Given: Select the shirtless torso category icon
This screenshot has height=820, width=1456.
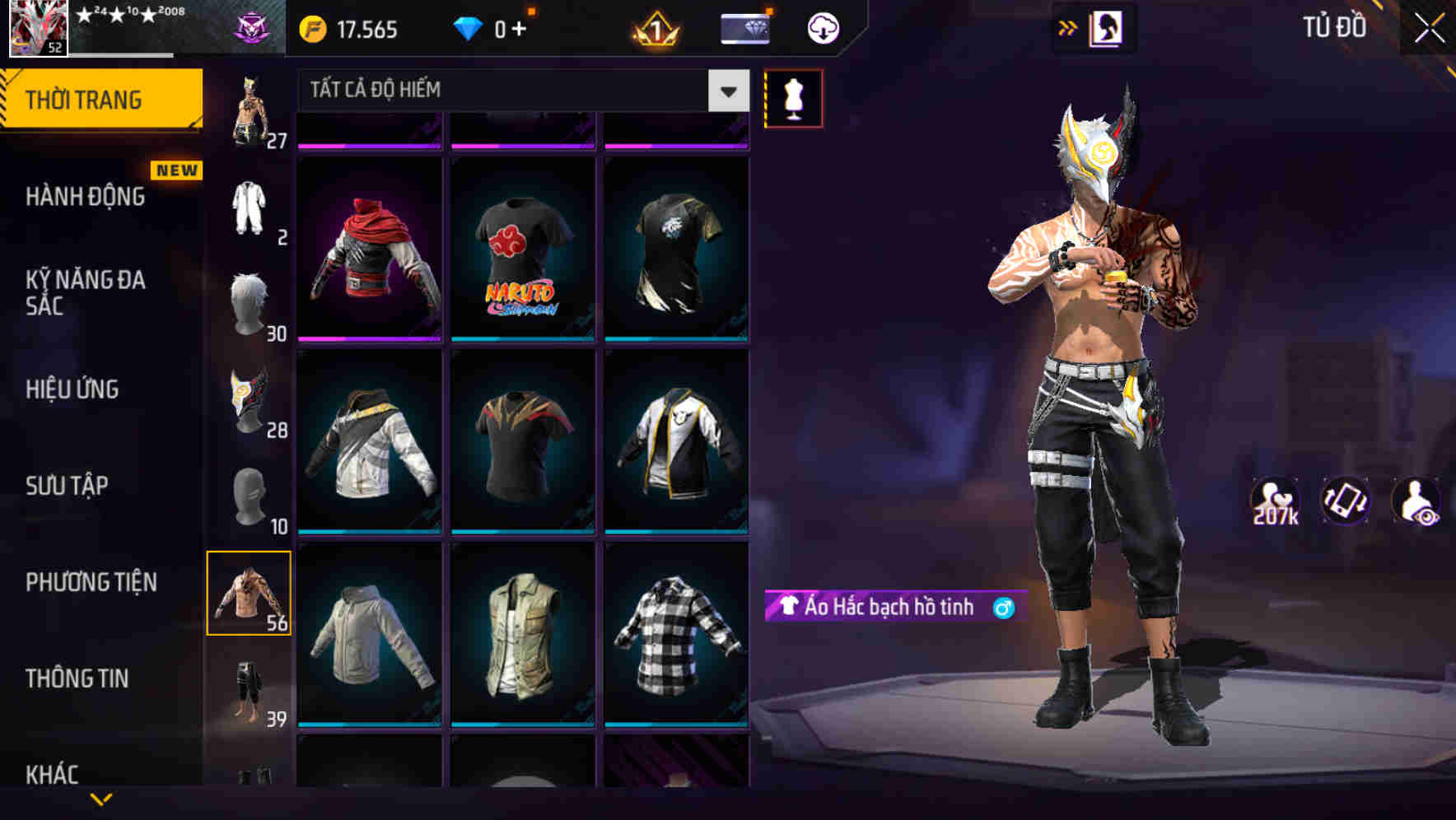Looking at the screenshot, I should [250, 593].
